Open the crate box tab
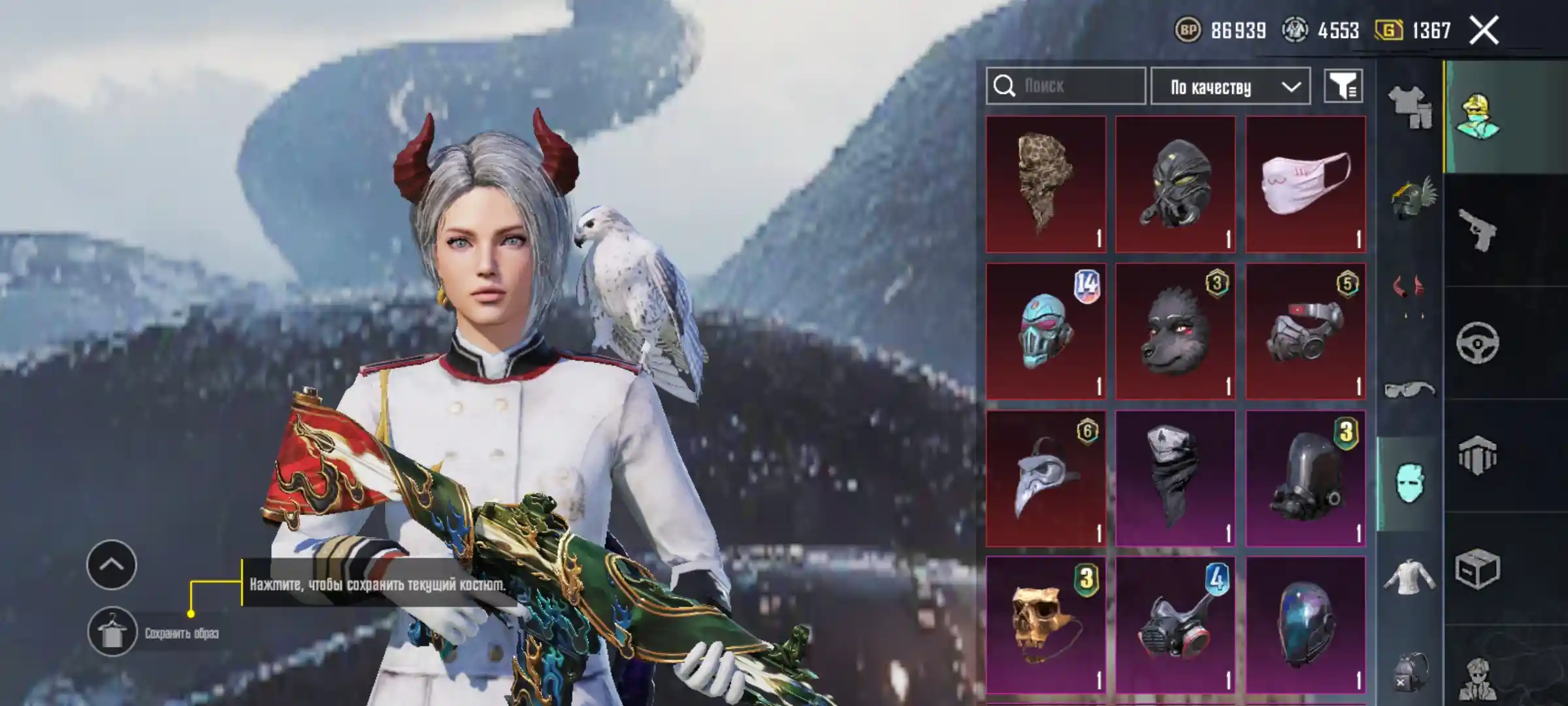Image resolution: width=1568 pixels, height=706 pixels. coord(1478,569)
